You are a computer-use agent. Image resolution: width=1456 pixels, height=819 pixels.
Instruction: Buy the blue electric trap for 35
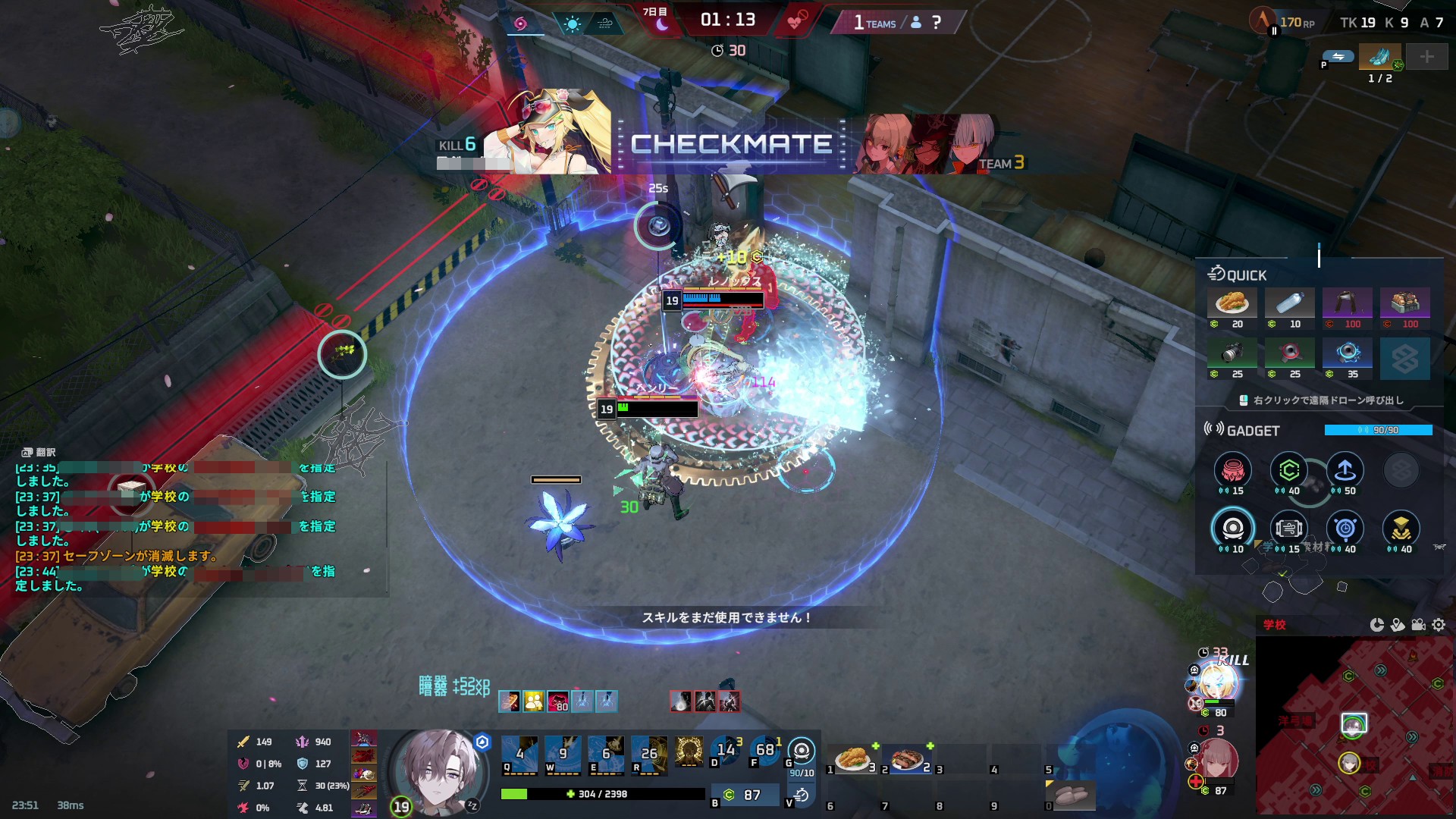1347,353
